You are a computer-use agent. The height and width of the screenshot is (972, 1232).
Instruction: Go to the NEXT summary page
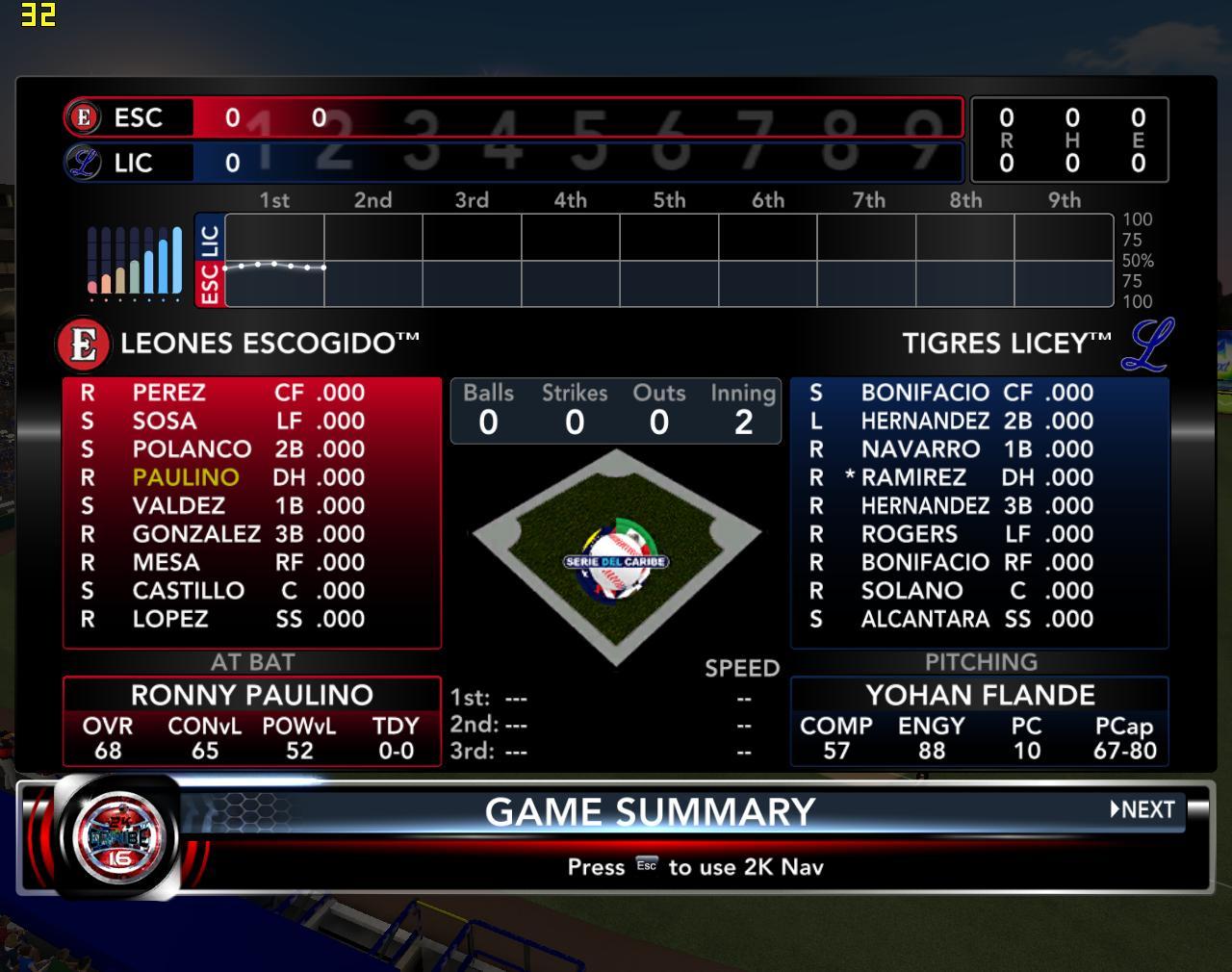coord(1142,809)
